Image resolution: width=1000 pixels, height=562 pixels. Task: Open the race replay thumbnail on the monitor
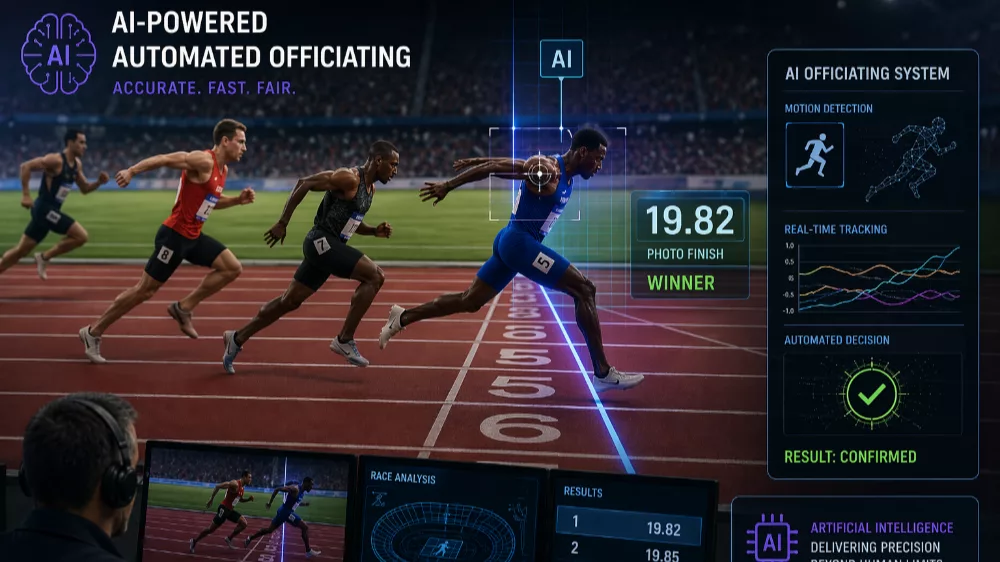[x=248, y=504]
